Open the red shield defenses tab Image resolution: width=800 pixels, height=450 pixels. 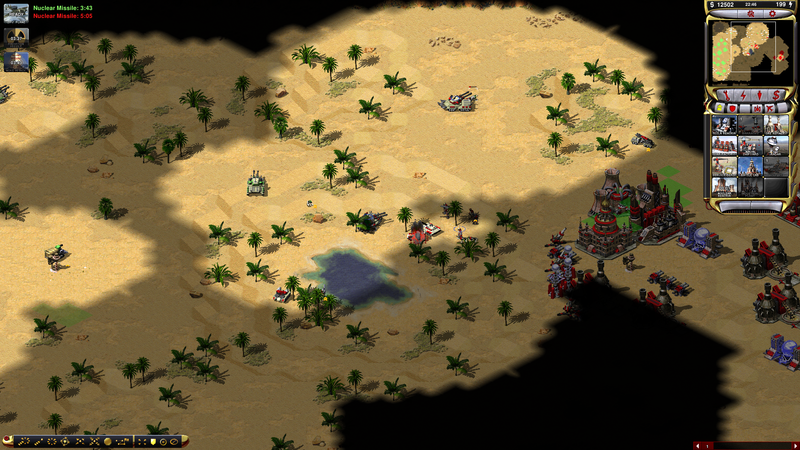pos(734,107)
